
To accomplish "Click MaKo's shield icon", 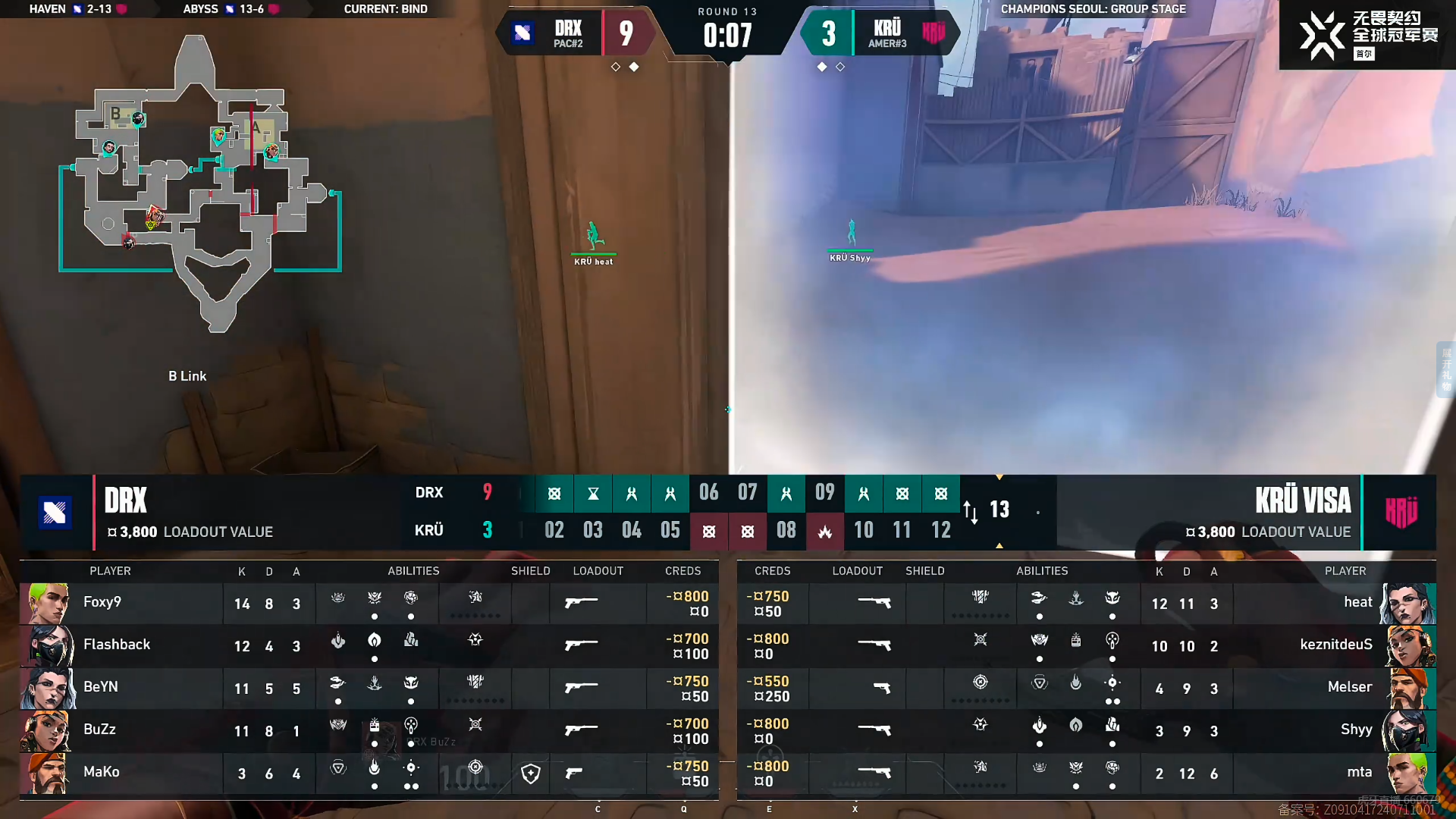I will (x=531, y=773).
